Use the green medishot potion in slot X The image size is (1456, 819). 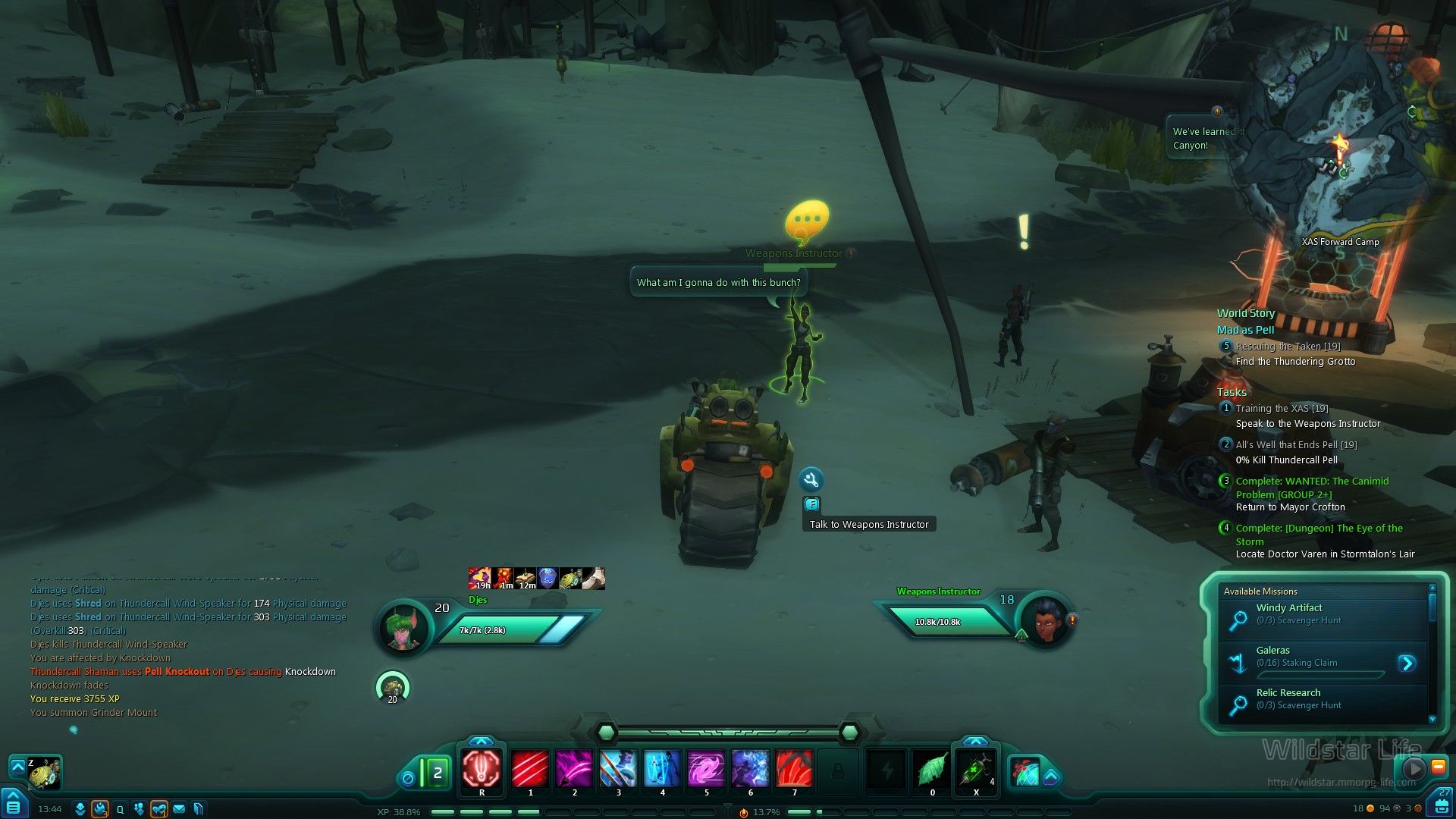(x=976, y=769)
